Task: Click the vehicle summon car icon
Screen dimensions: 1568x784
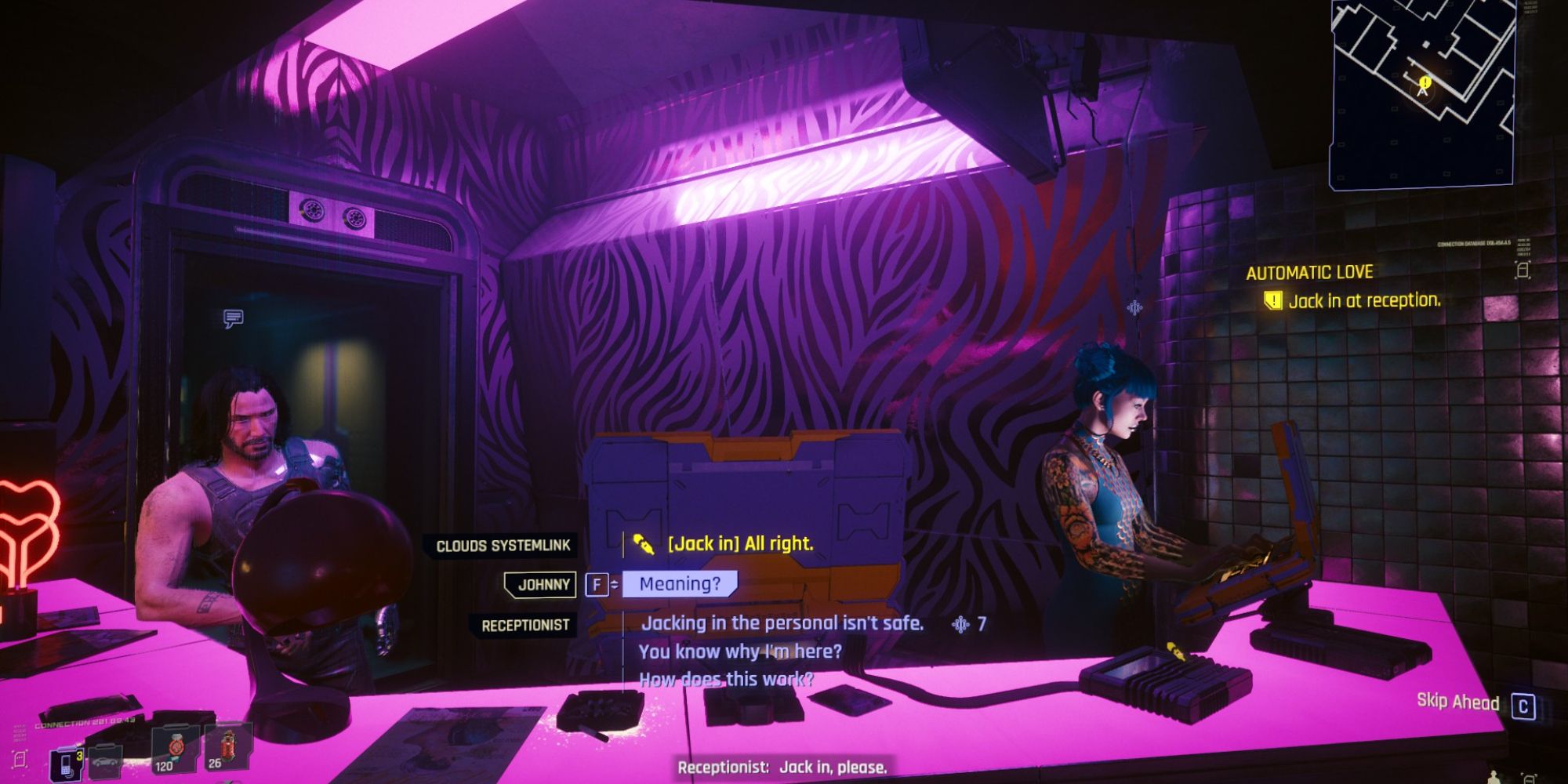Action: [106, 760]
